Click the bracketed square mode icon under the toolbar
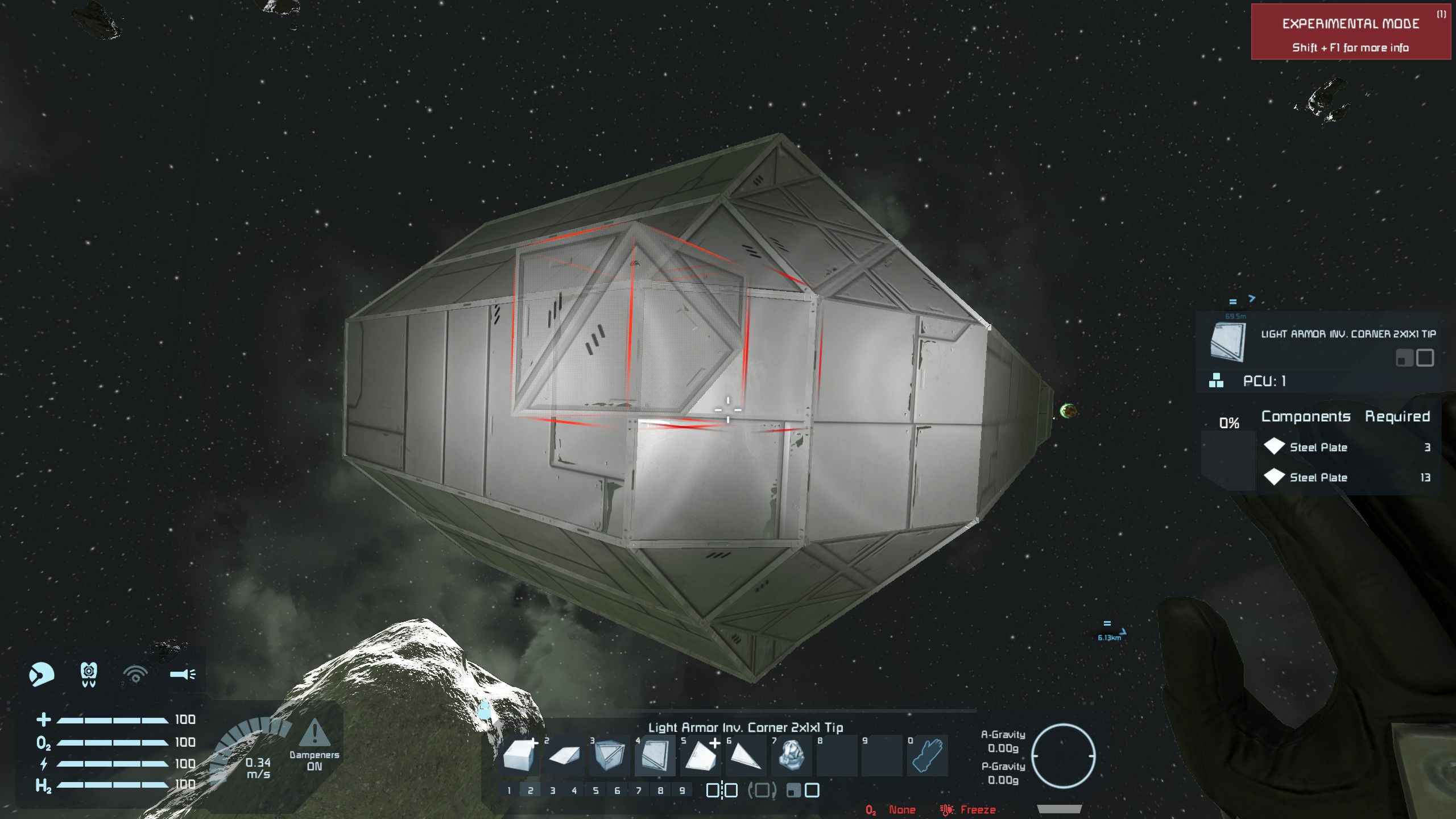Image resolution: width=1456 pixels, height=819 pixels. click(x=762, y=791)
